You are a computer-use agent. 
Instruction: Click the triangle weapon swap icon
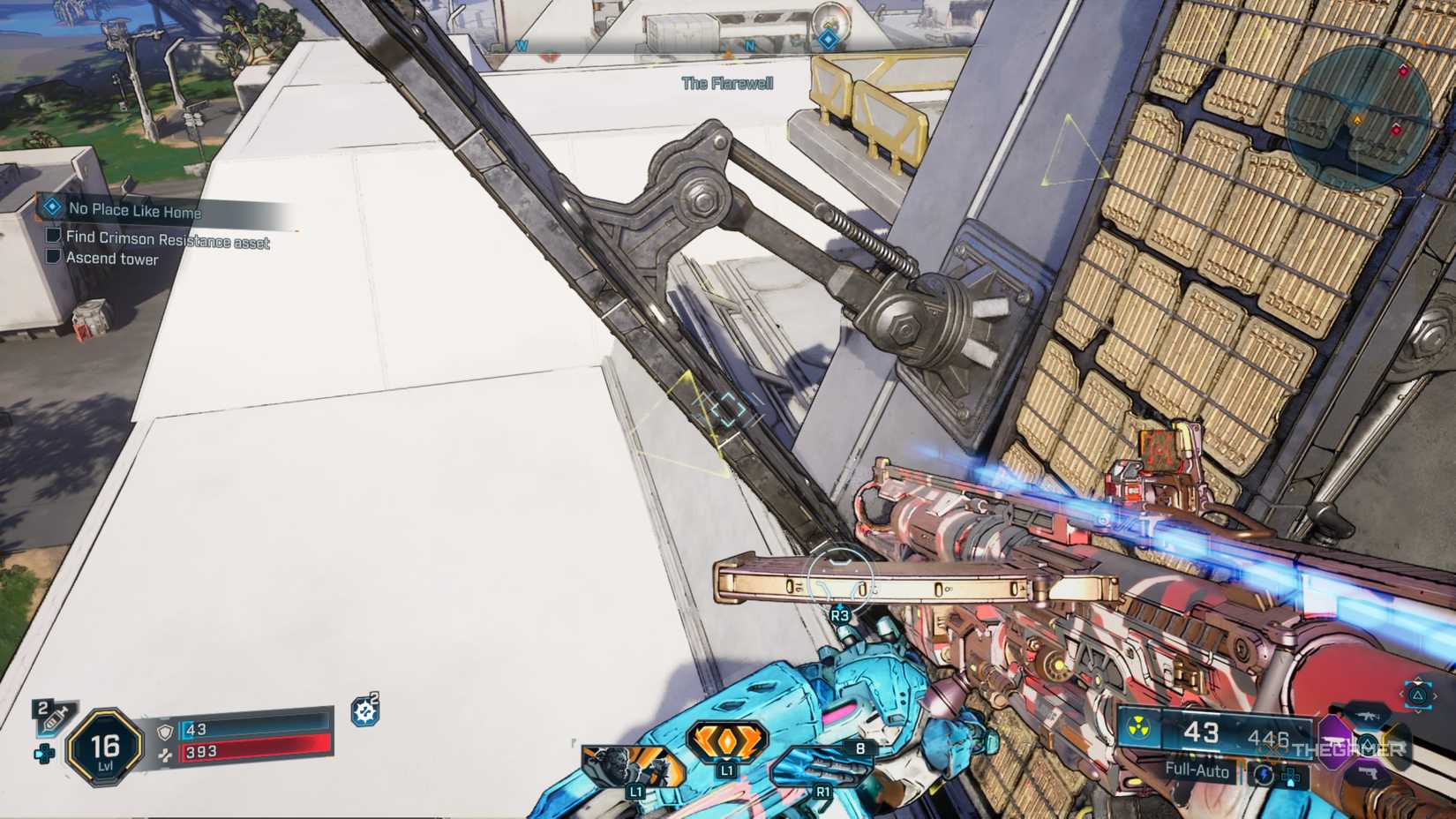1417,697
